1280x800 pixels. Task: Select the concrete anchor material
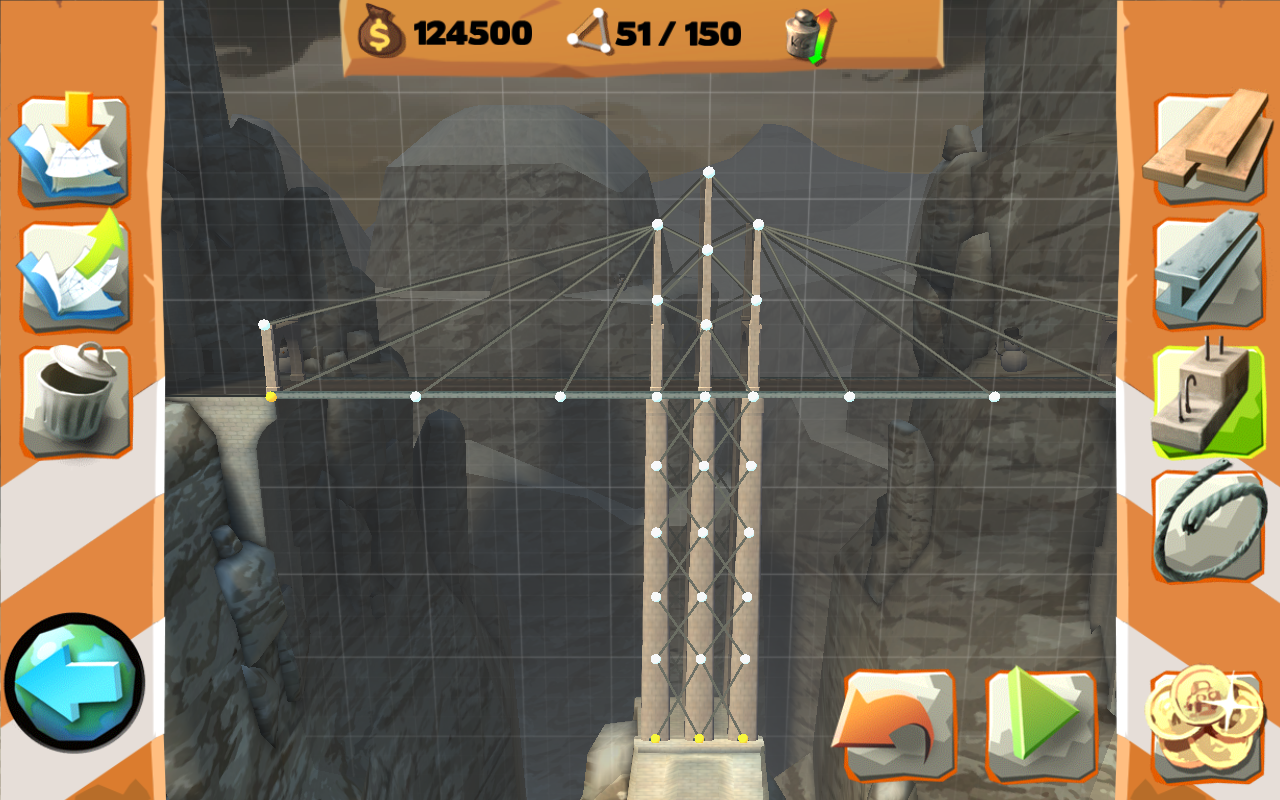click(x=1206, y=390)
